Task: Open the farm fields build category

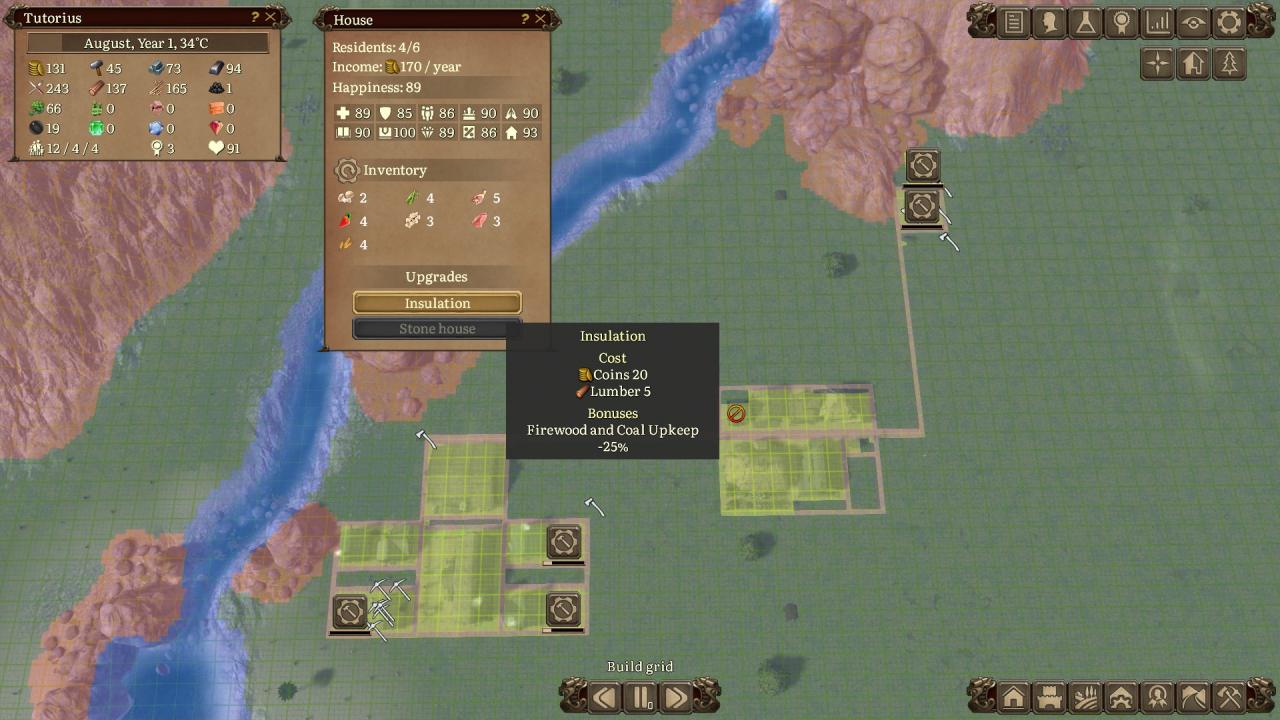Action: (1086, 696)
